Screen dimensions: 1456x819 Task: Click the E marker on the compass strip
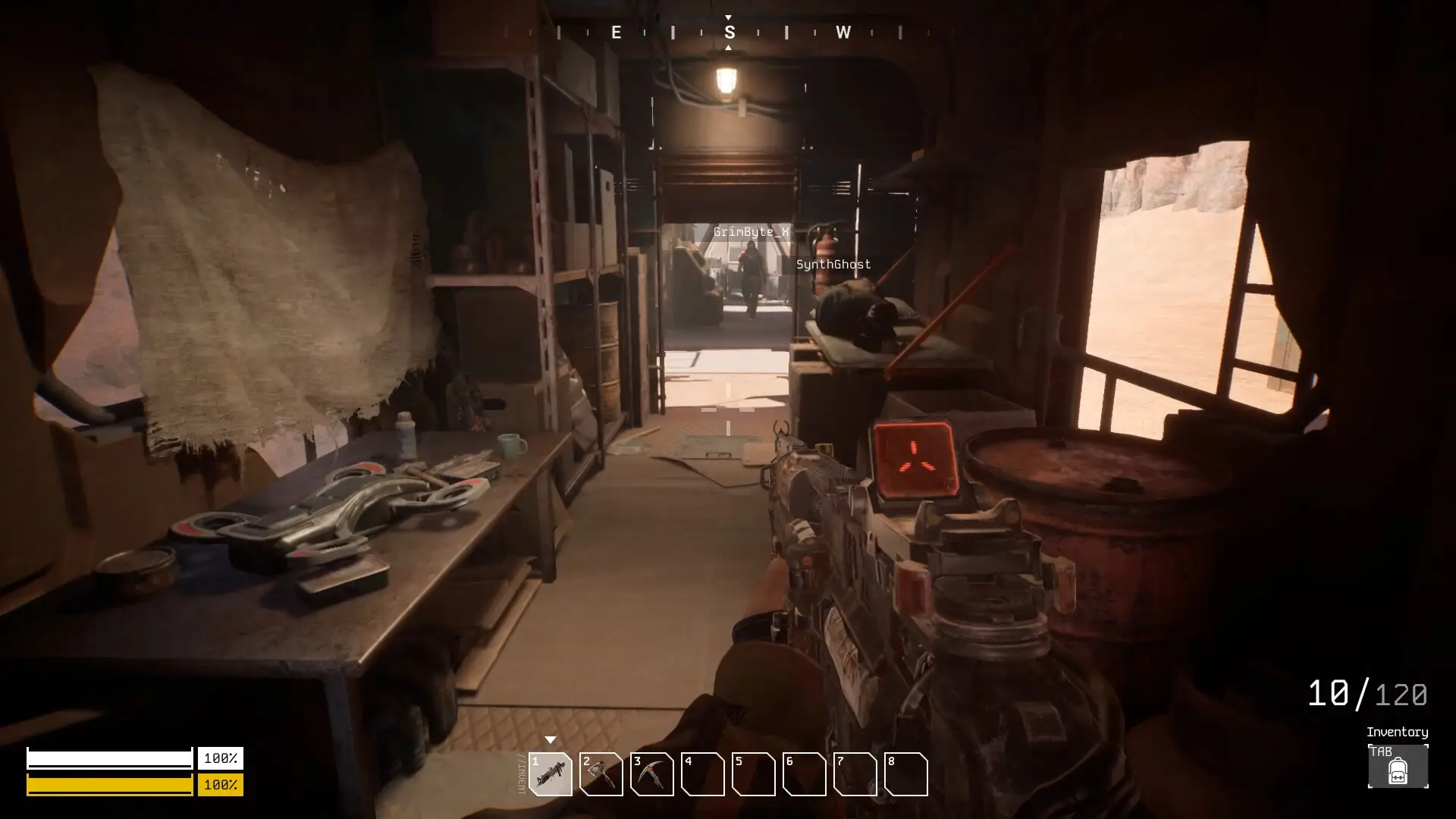[616, 33]
